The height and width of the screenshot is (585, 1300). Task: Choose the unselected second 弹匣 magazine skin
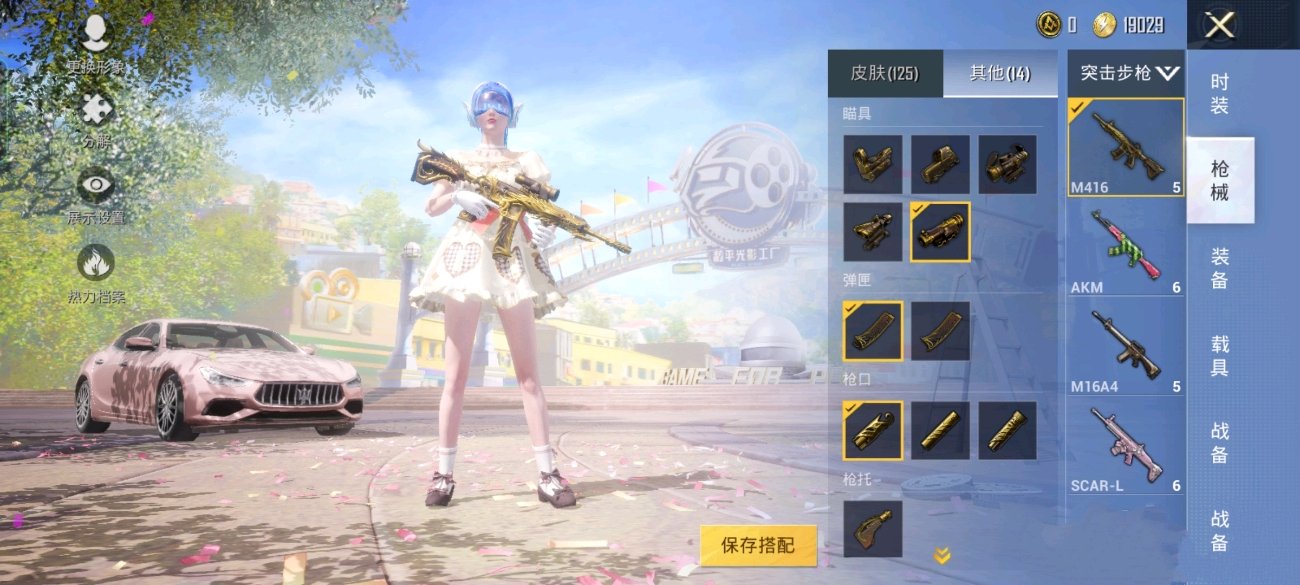[x=940, y=331]
